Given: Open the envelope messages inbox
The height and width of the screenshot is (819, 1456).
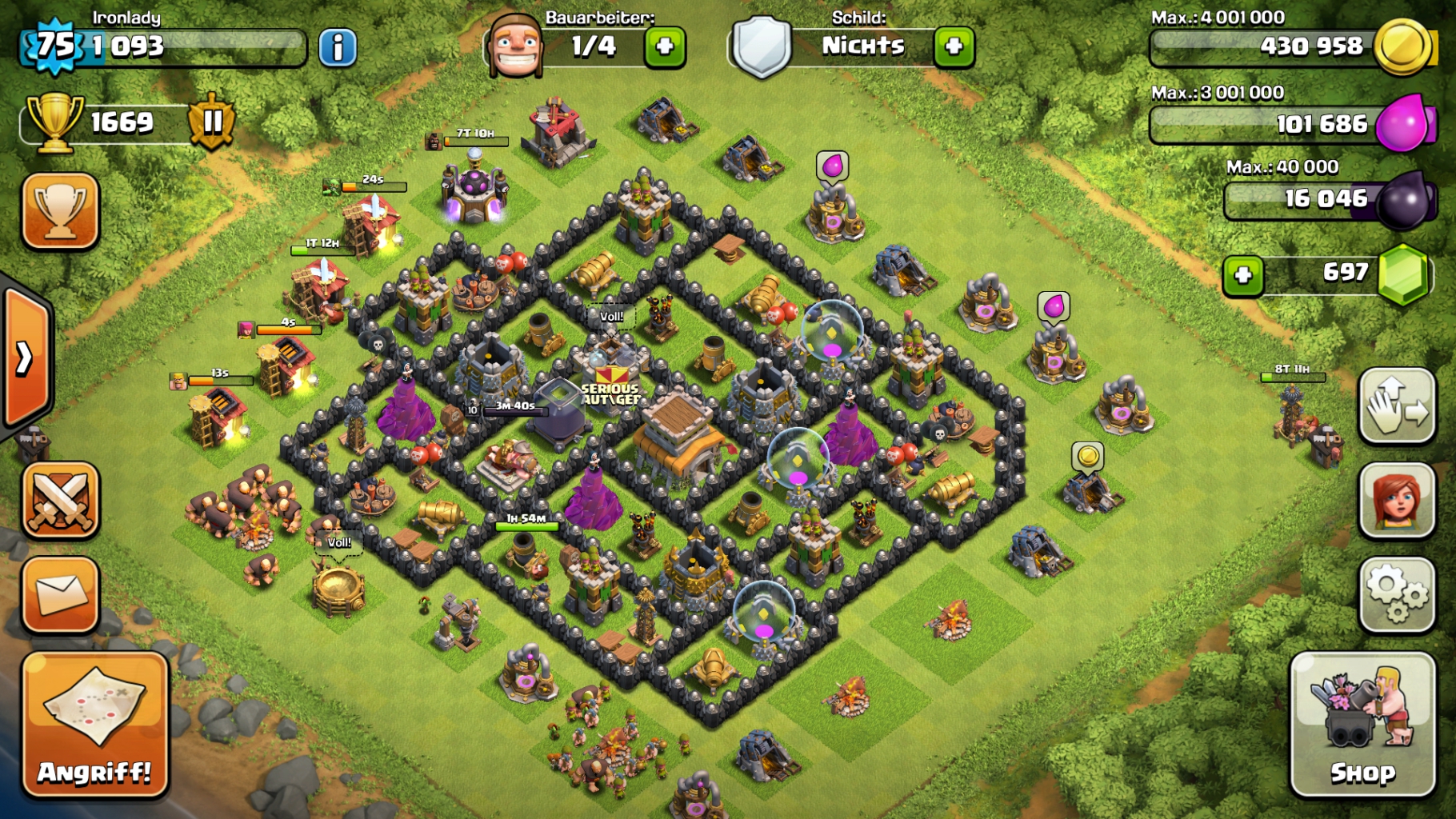Looking at the screenshot, I should point(61,595).
